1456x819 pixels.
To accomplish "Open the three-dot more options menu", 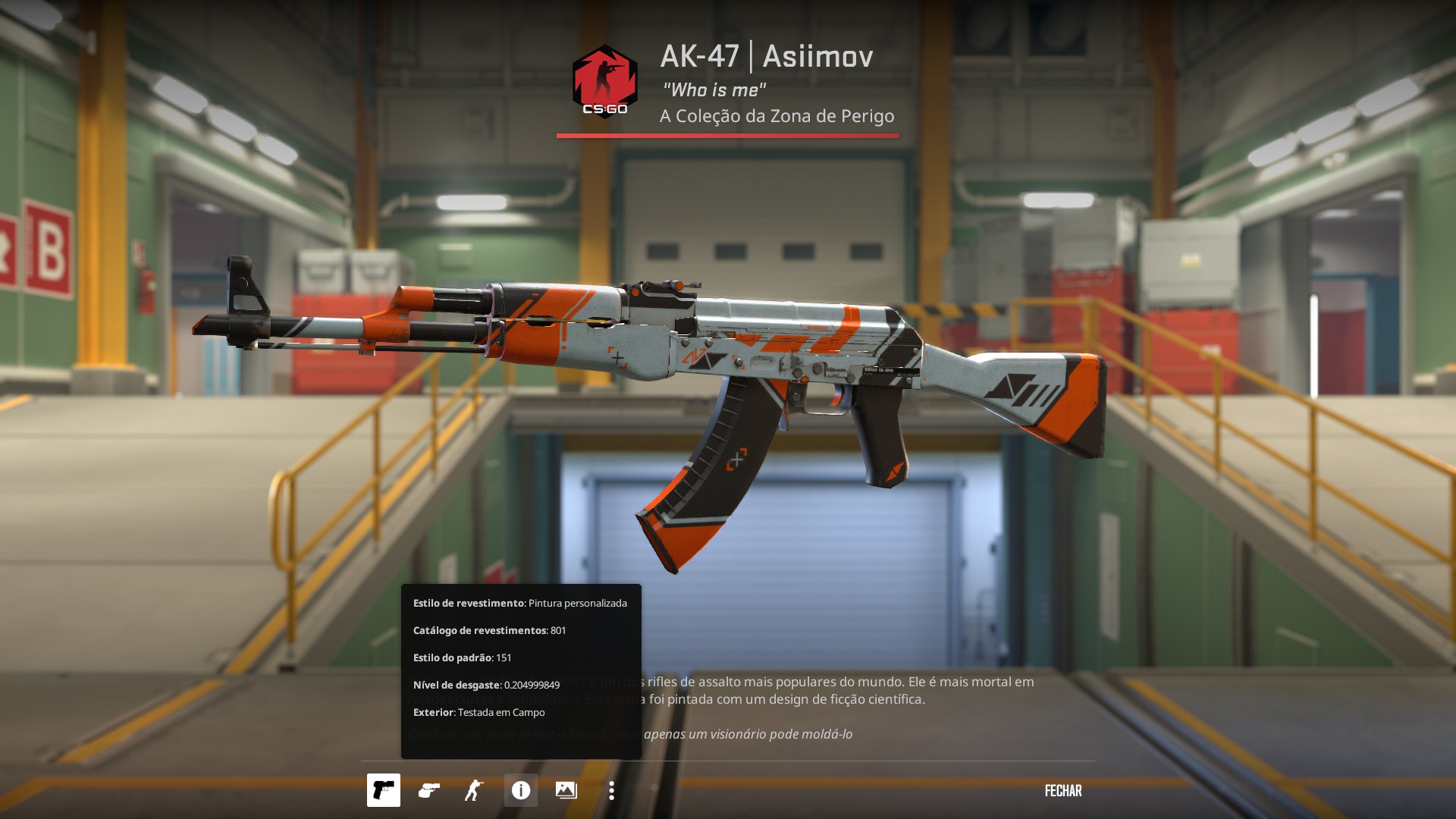I will (612, 790).
